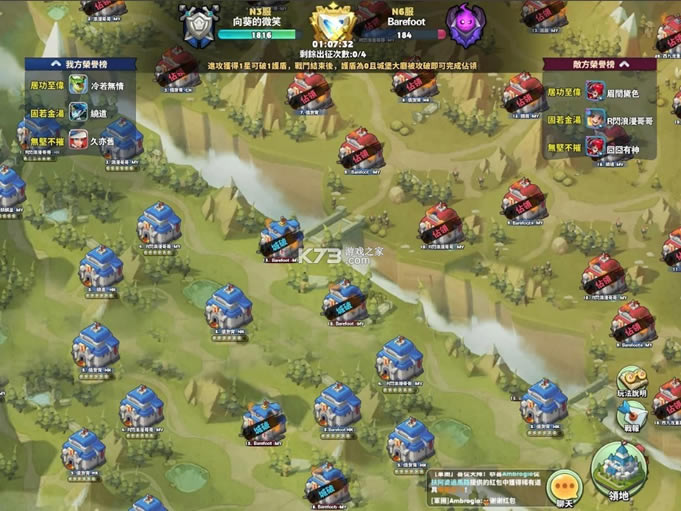Screen dimensions: 681x511
Task: Select player 冷若無情 on our honor board
Action: (x=104, y=86)
